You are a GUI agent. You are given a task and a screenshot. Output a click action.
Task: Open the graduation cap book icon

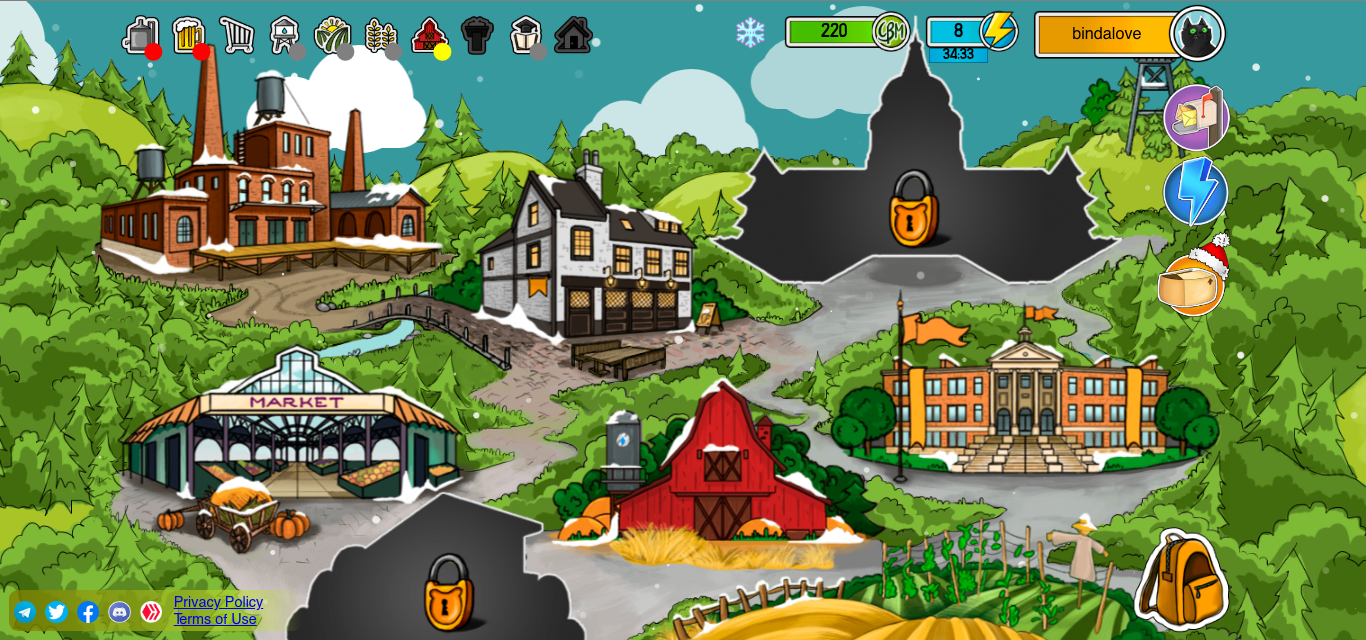coord(525,35)
